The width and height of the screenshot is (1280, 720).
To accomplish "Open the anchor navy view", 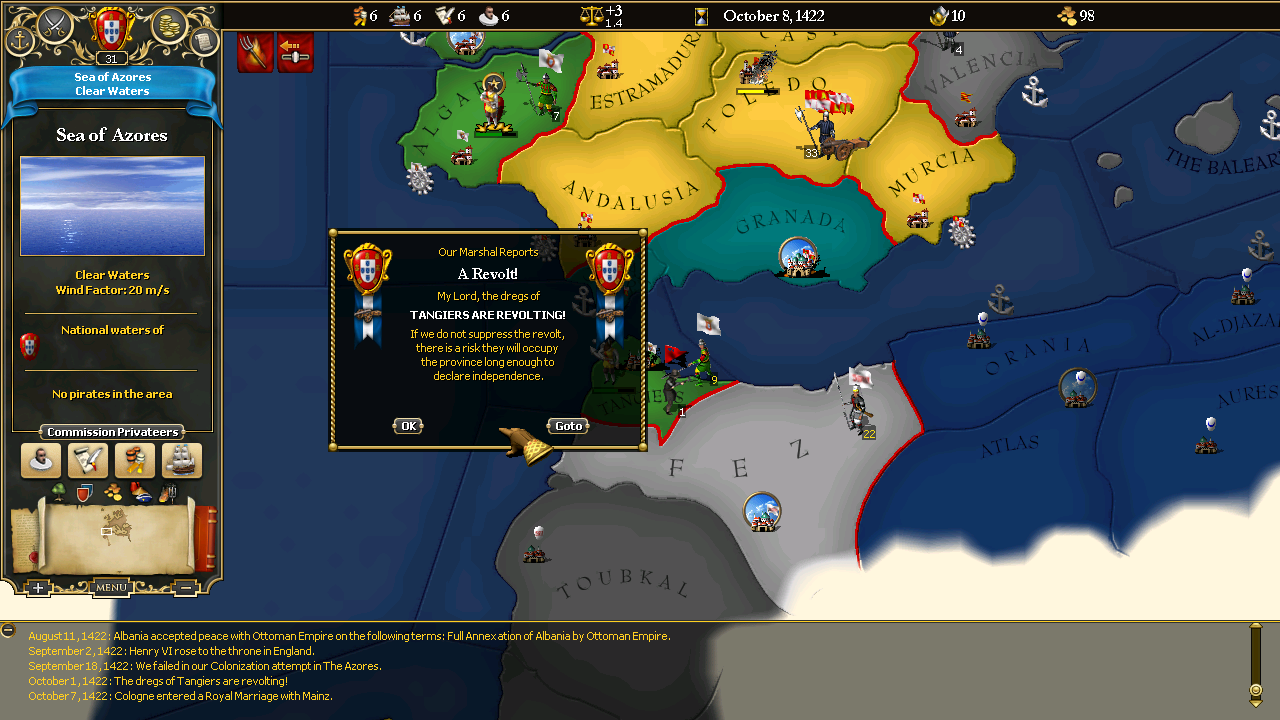I will [x=20, y=42].
